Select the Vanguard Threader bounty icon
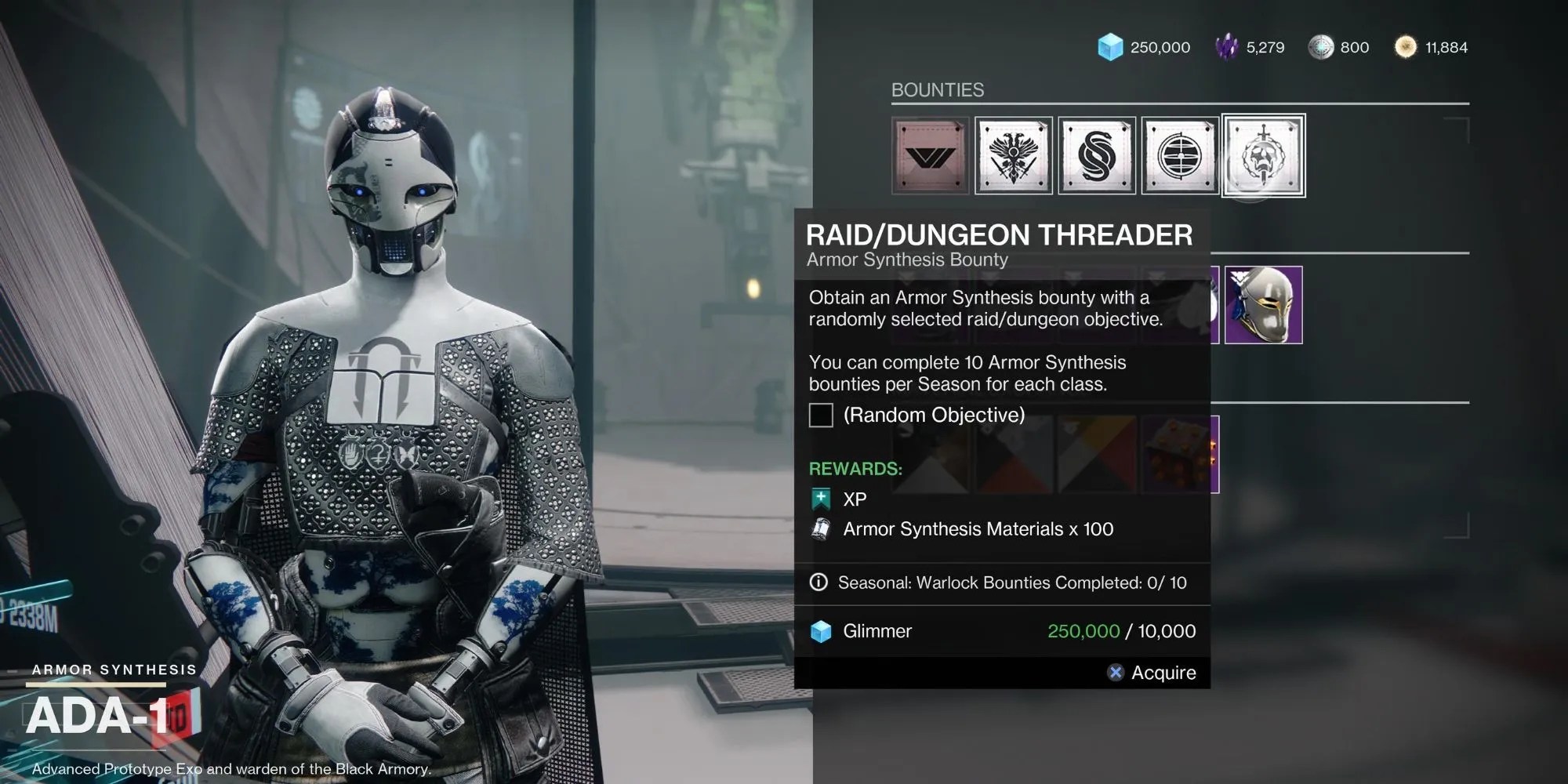The image size is (1568, 784). (x=930, y=155)
